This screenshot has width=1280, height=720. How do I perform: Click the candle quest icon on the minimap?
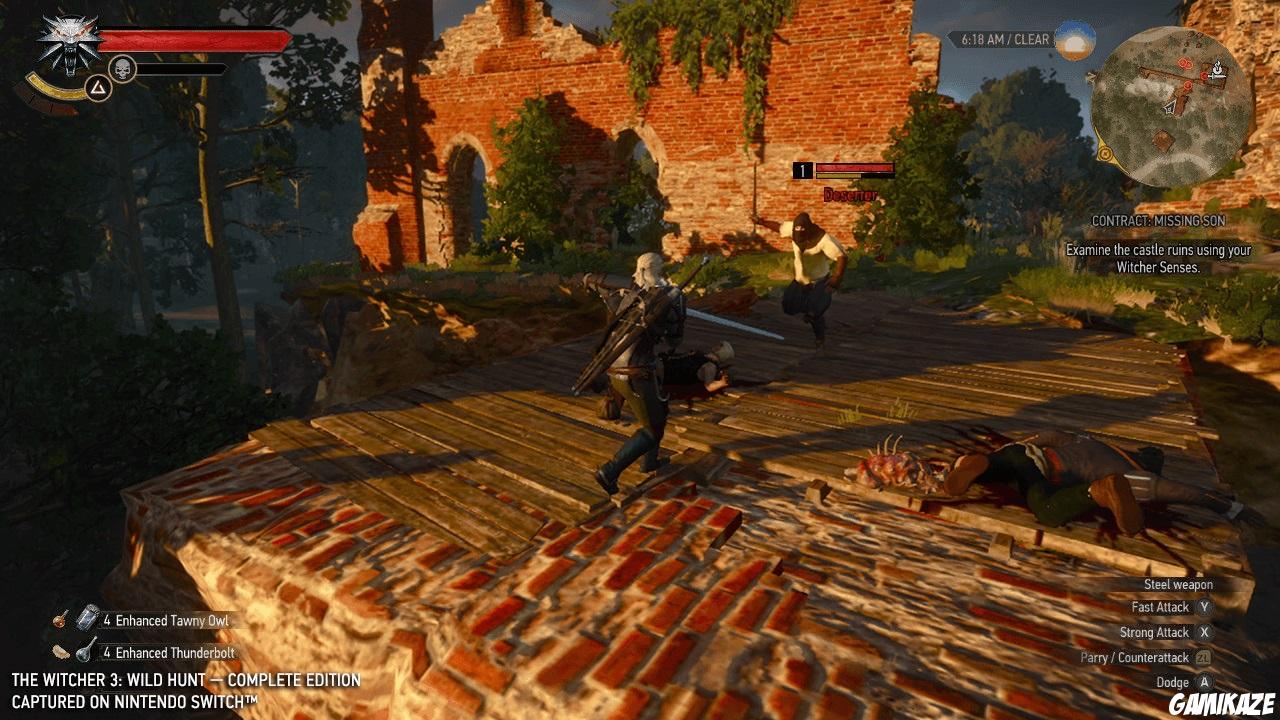coord(1217,68)
